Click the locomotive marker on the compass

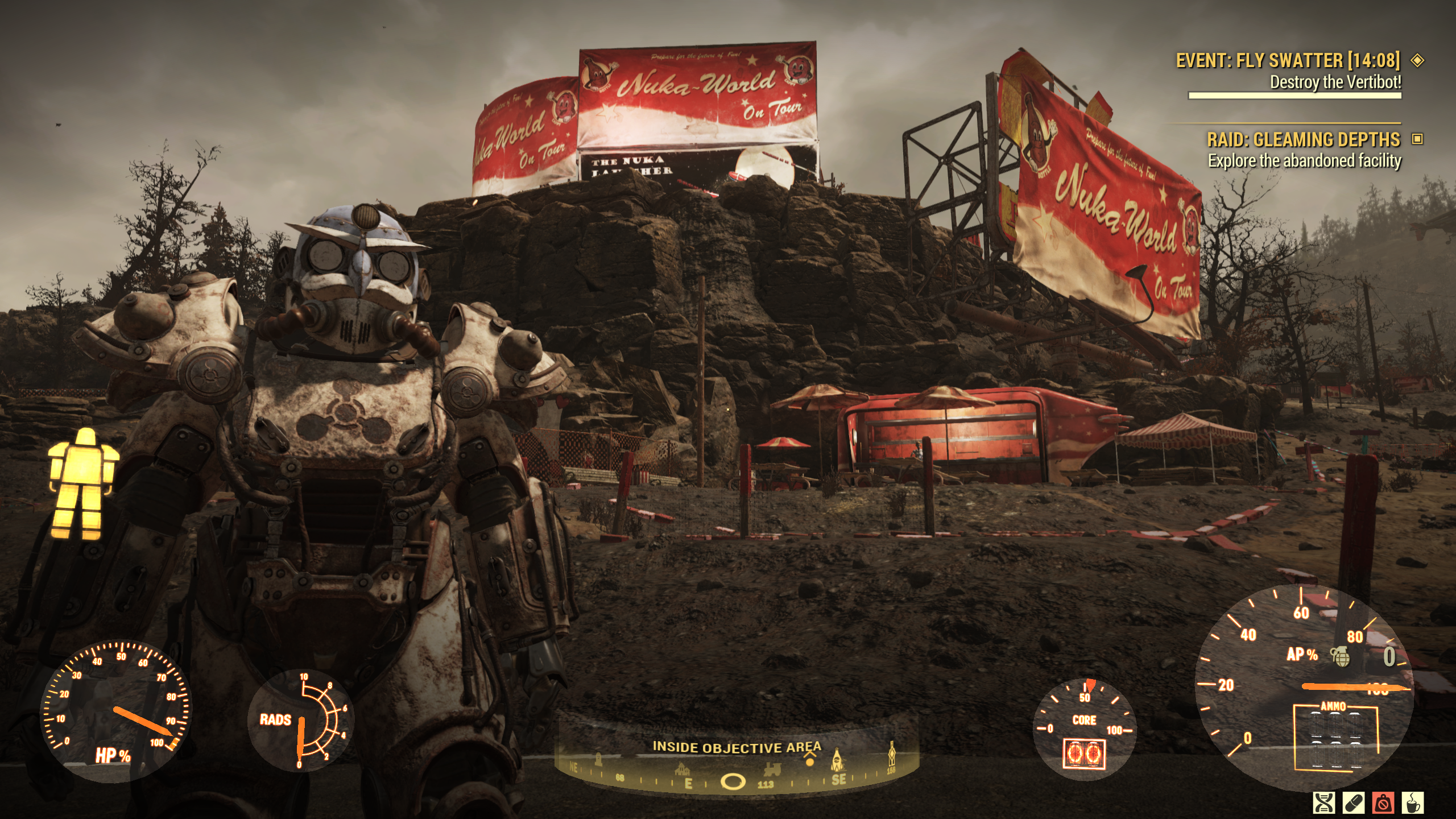coord(772,770)
